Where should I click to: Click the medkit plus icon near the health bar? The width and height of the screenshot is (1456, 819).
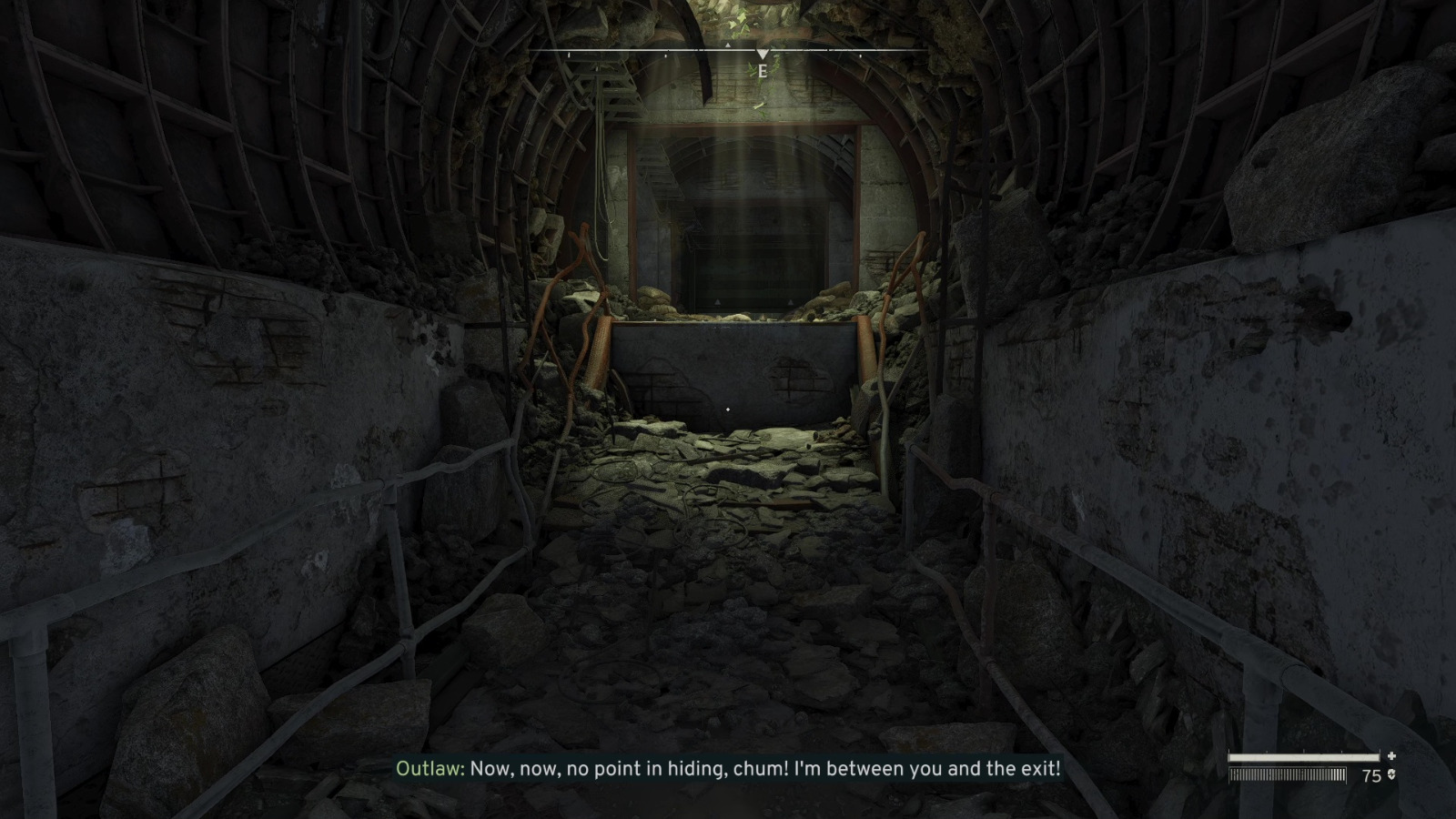(x=1391, y=756)
